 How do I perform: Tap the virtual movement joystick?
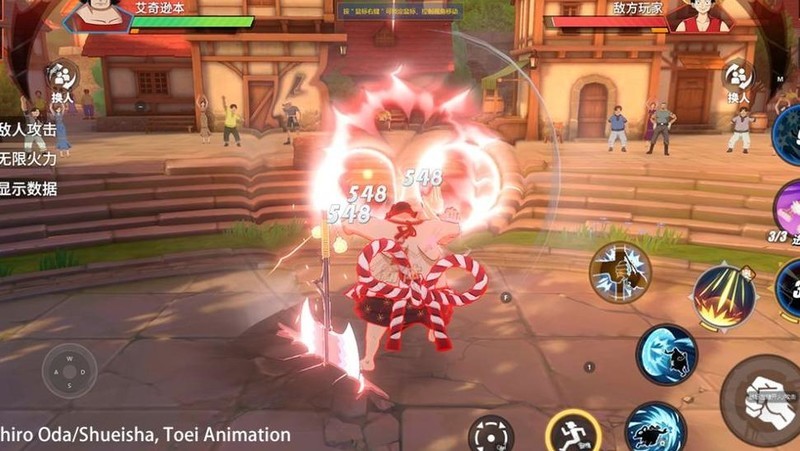pyautogui.click(x=69, y=372)
